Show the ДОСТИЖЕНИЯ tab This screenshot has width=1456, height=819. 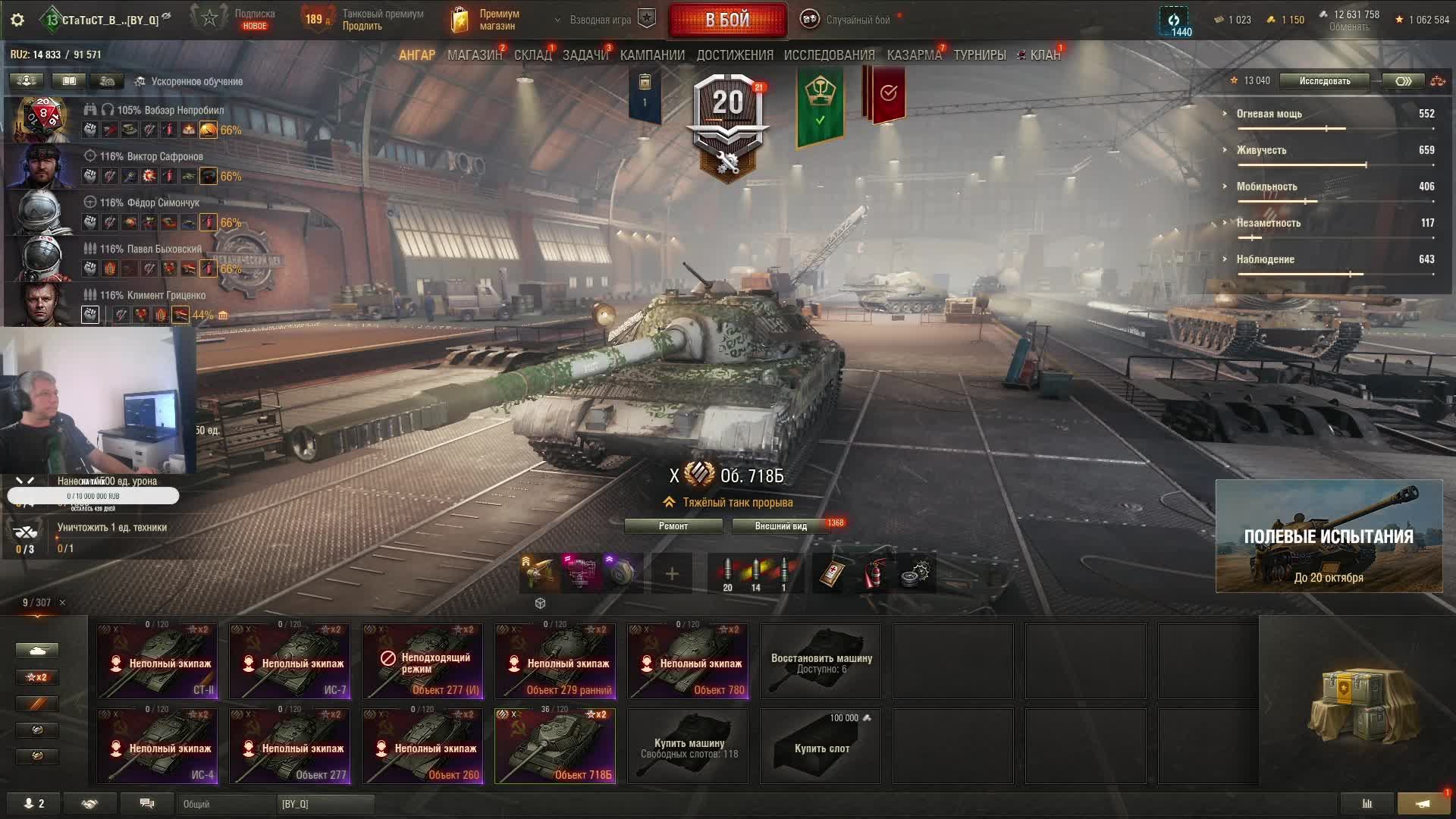(x=735, y=55)
